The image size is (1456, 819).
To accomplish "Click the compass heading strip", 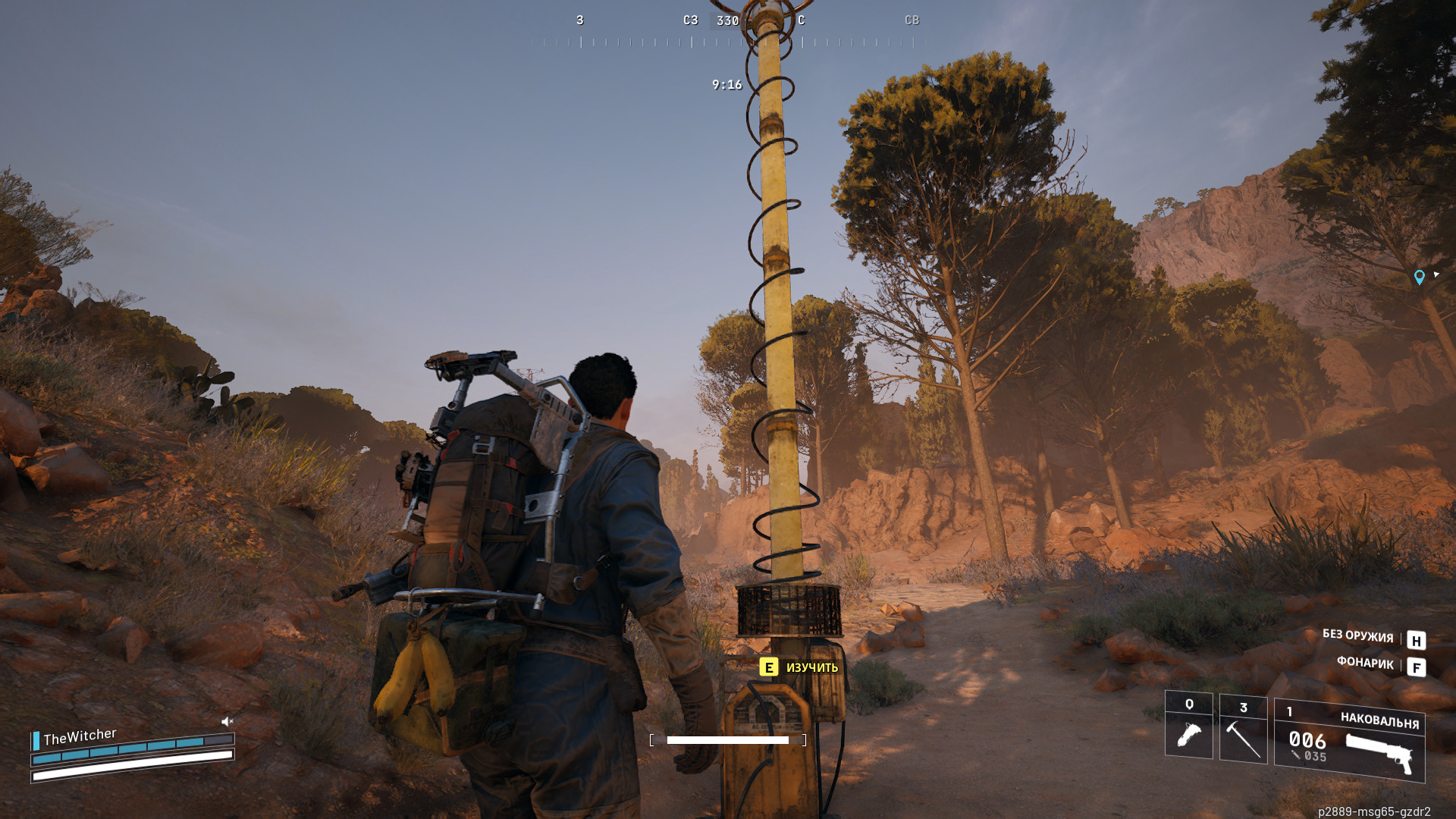I will [728, 32].
